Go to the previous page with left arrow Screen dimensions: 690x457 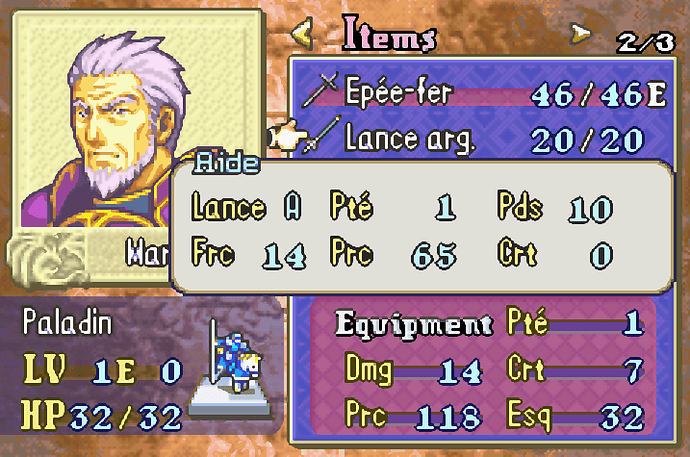point(301,35)
